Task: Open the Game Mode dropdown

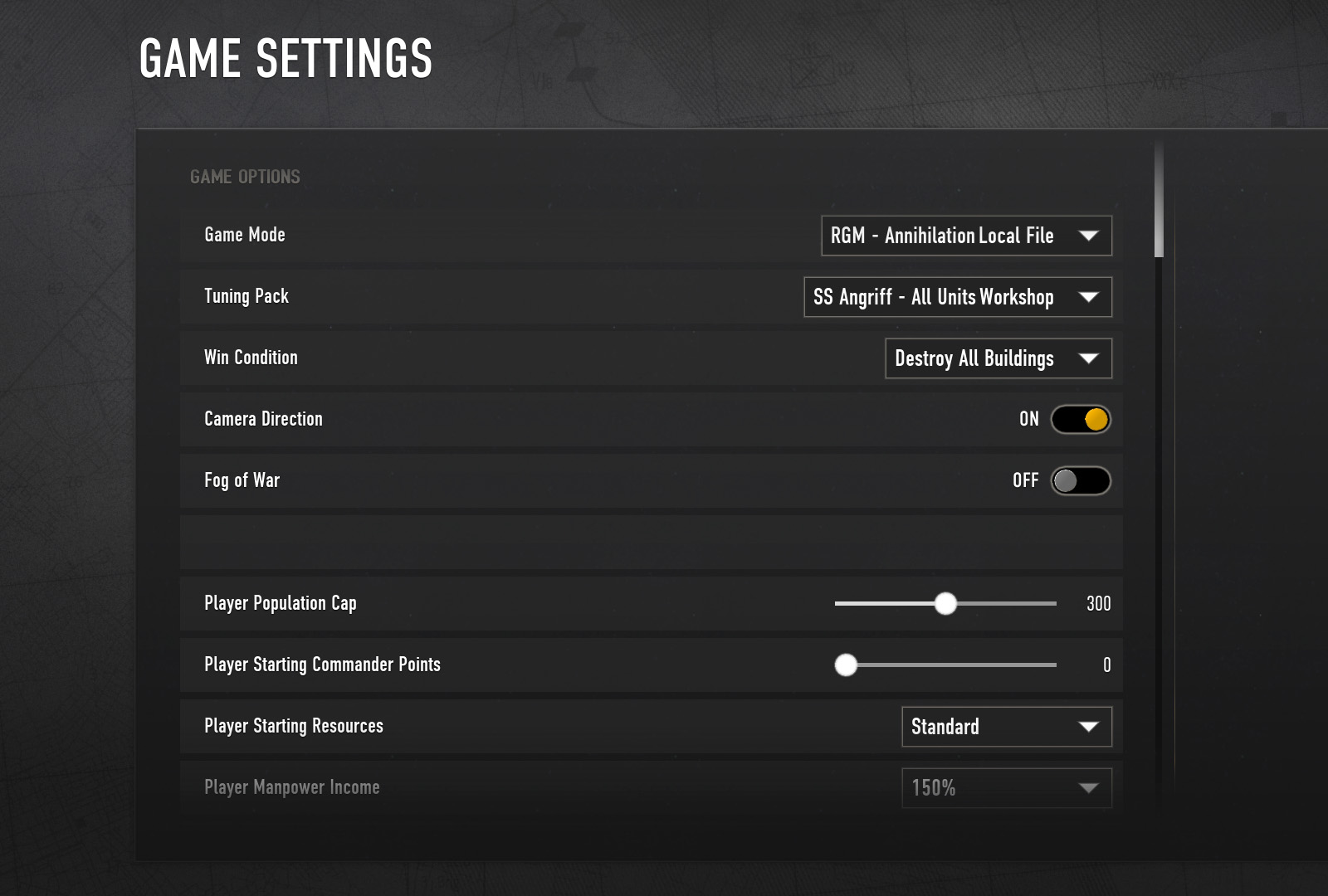Action: [x=965, y=236]
